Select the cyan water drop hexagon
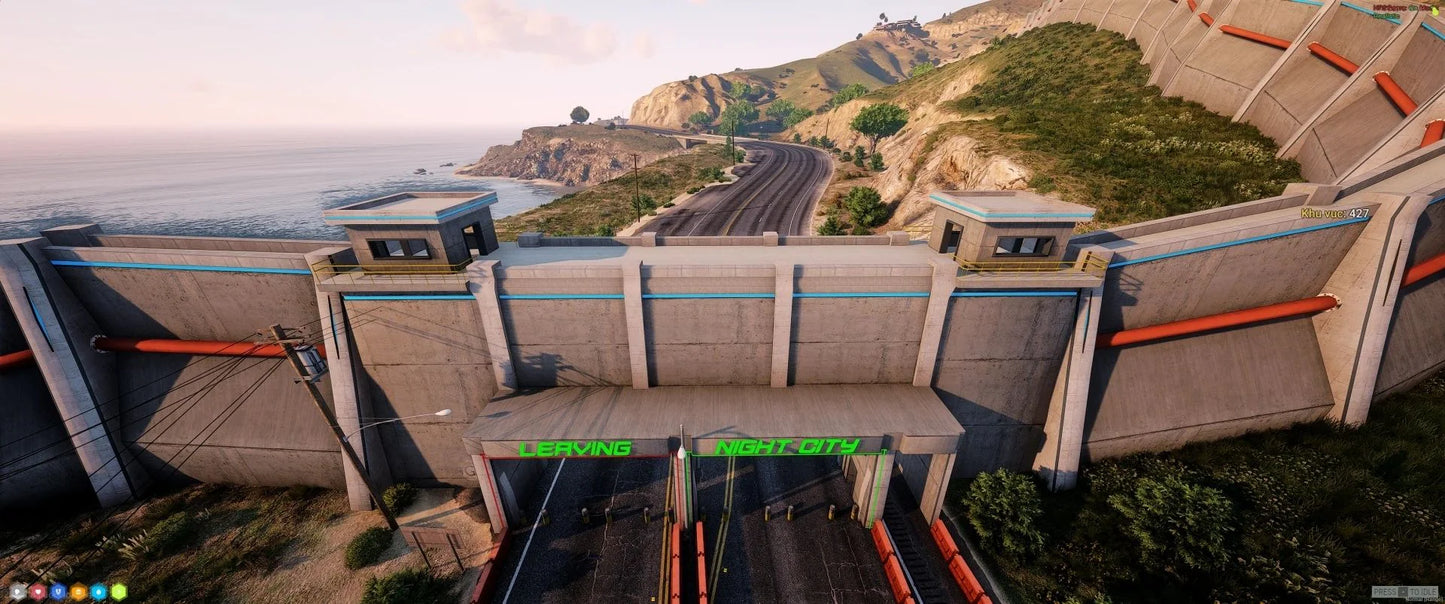Image resolution: width=1445 pixels, height=604 pixels. (98, 591)
